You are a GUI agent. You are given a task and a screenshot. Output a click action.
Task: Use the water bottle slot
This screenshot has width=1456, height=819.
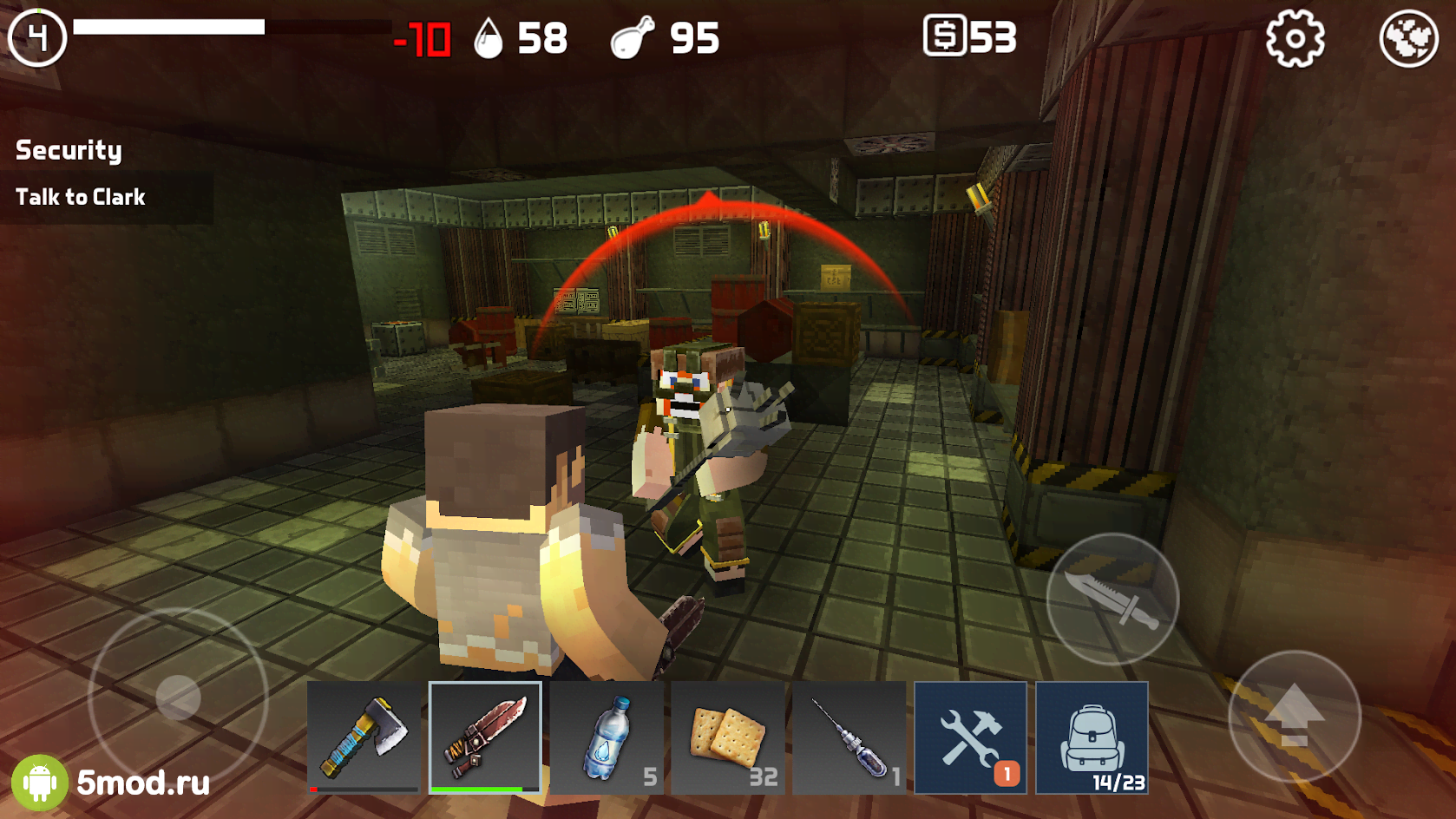(x=607, y=737)
